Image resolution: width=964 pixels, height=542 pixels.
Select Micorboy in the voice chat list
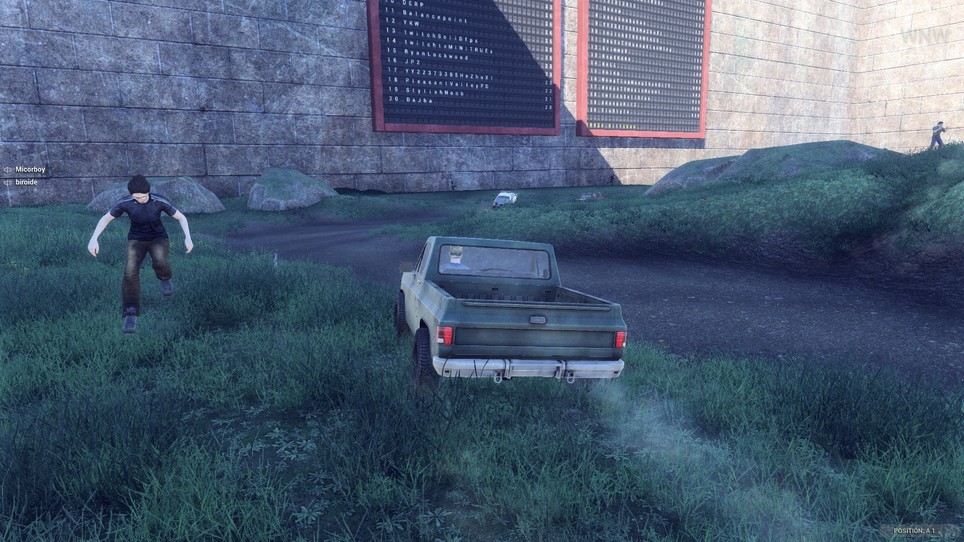pyautogui.click(x=30, y=170)
